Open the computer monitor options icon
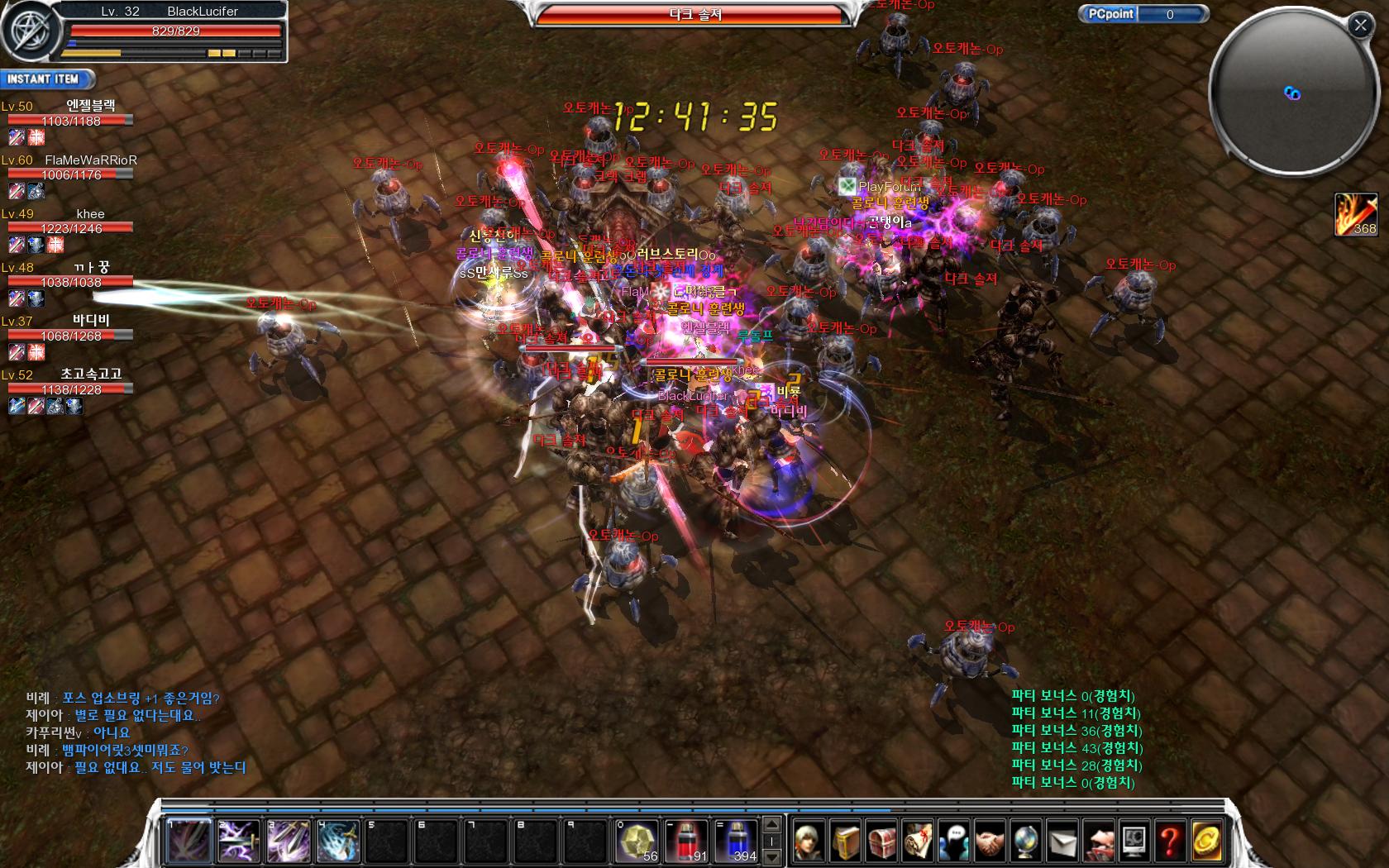The image size is (1389, 868). [1134, 842]
